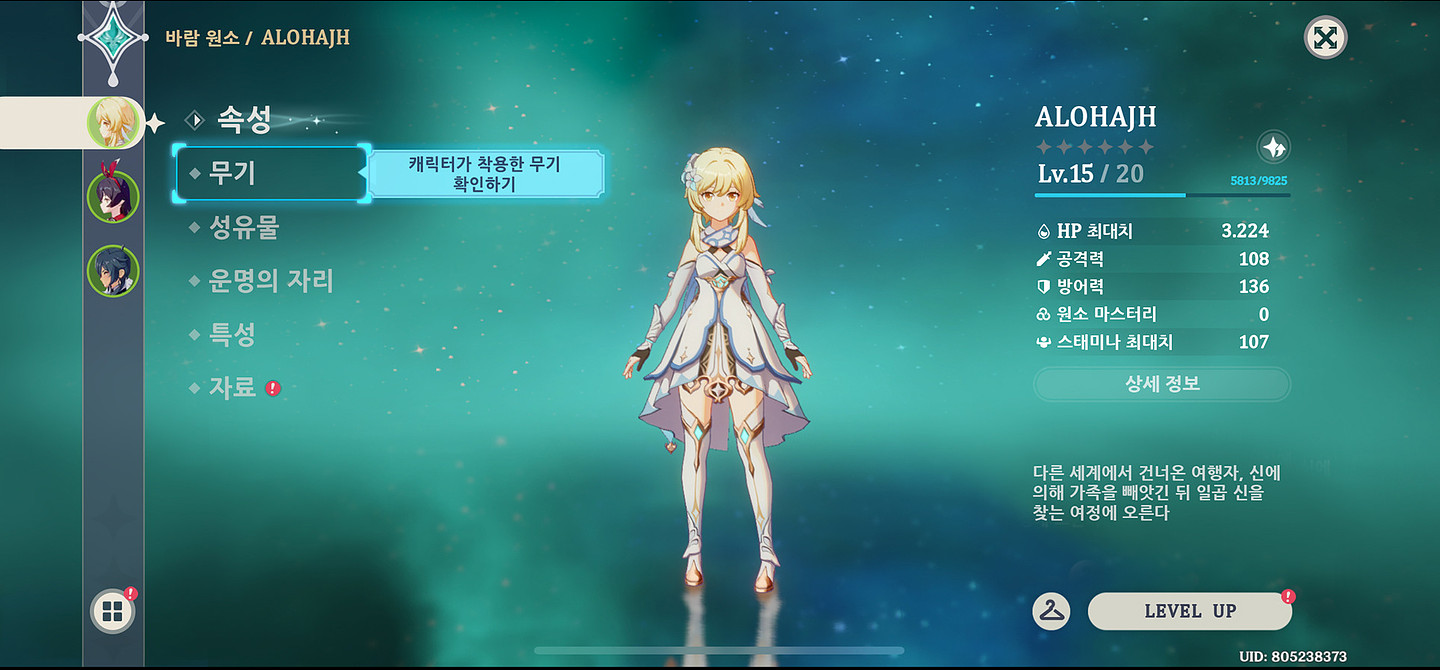1440x670 pixels.
Task: Switch to the dark-blue-haired character portrait
Action: point(112,271)
